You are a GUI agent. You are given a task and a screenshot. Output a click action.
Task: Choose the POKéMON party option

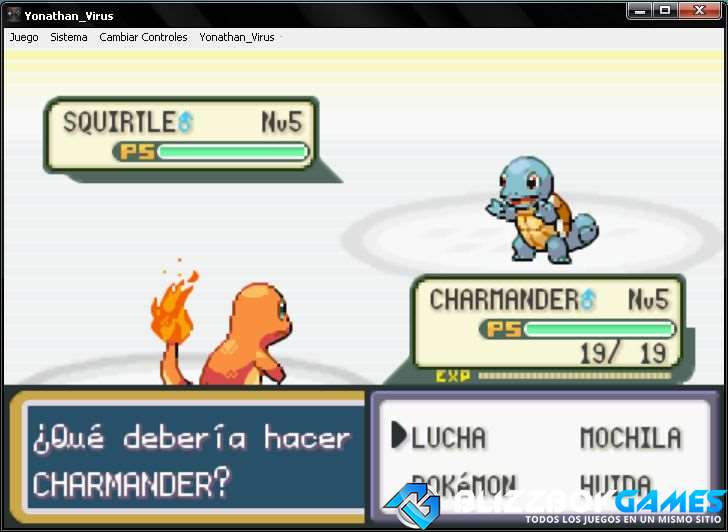coord(463,484)
